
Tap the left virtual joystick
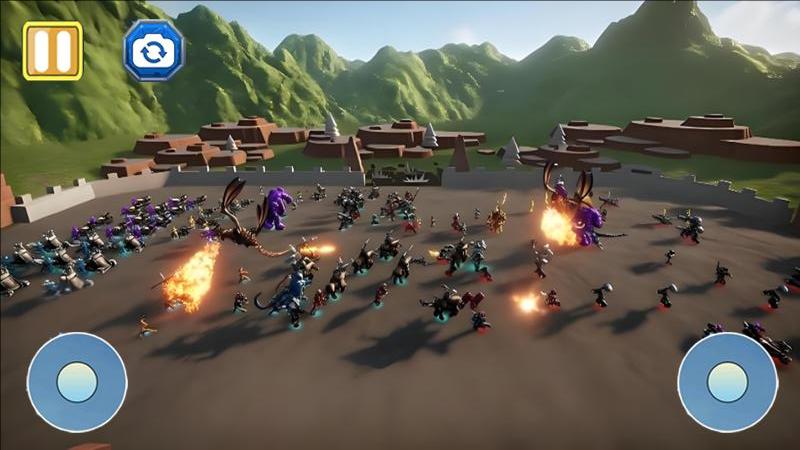[77, 382]
